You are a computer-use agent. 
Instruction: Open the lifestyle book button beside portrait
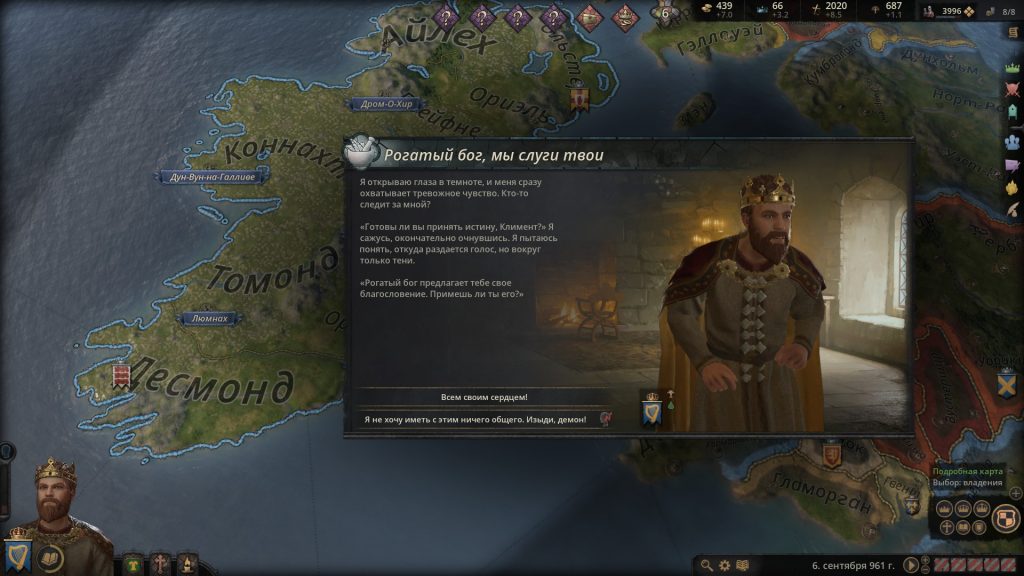coord(51,557)
